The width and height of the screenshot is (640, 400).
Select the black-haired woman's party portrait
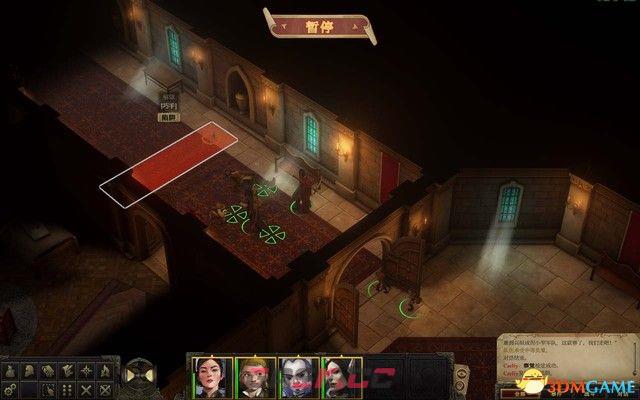coord(211,374)
